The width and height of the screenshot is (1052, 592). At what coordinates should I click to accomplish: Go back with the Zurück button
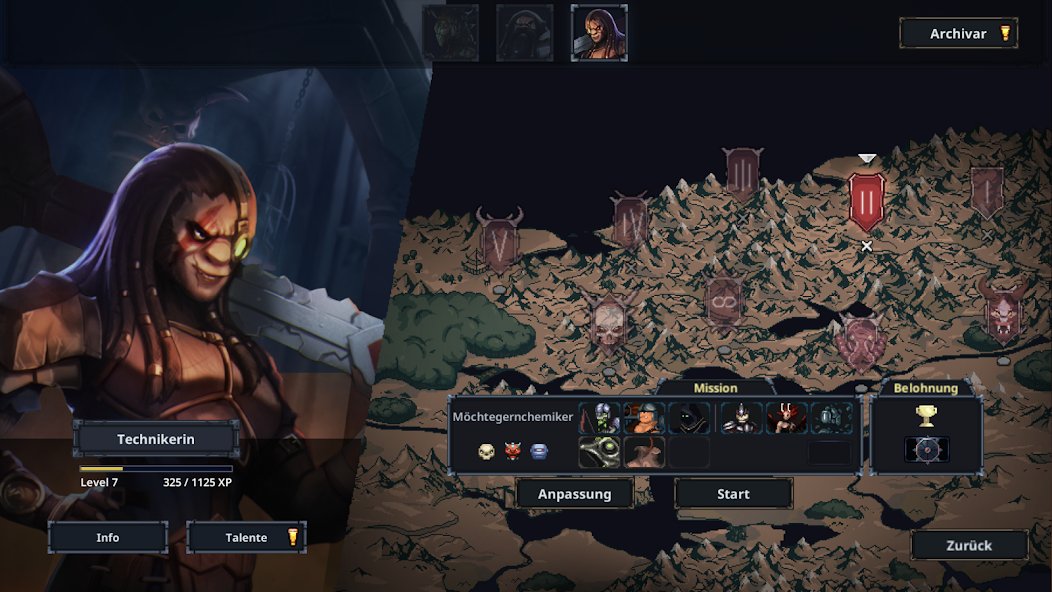969,546
